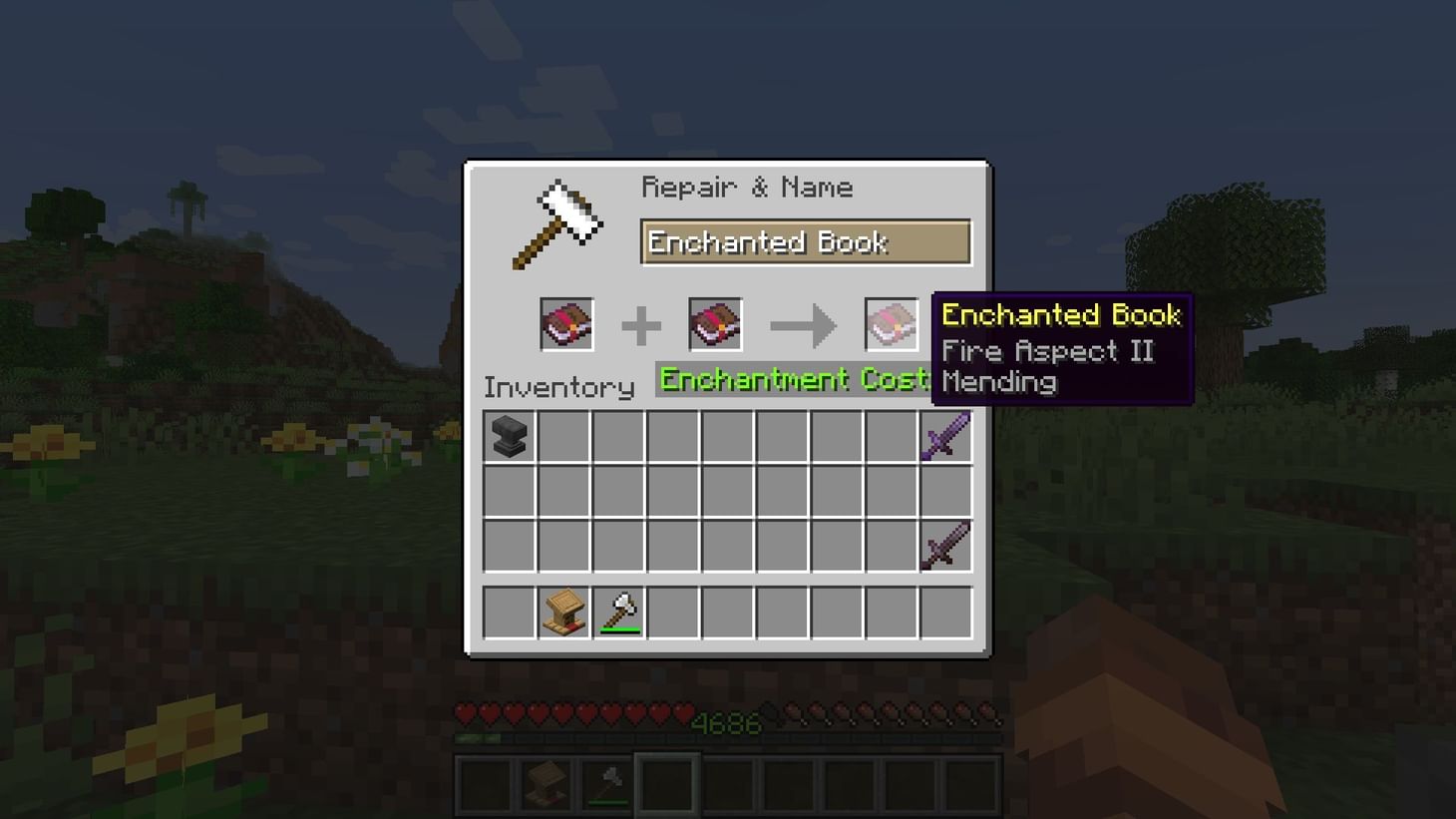Pick up the enchanted book in the second slot
Image resolution: width=1456 pixels, height=819 pixels.
(714, 323)
